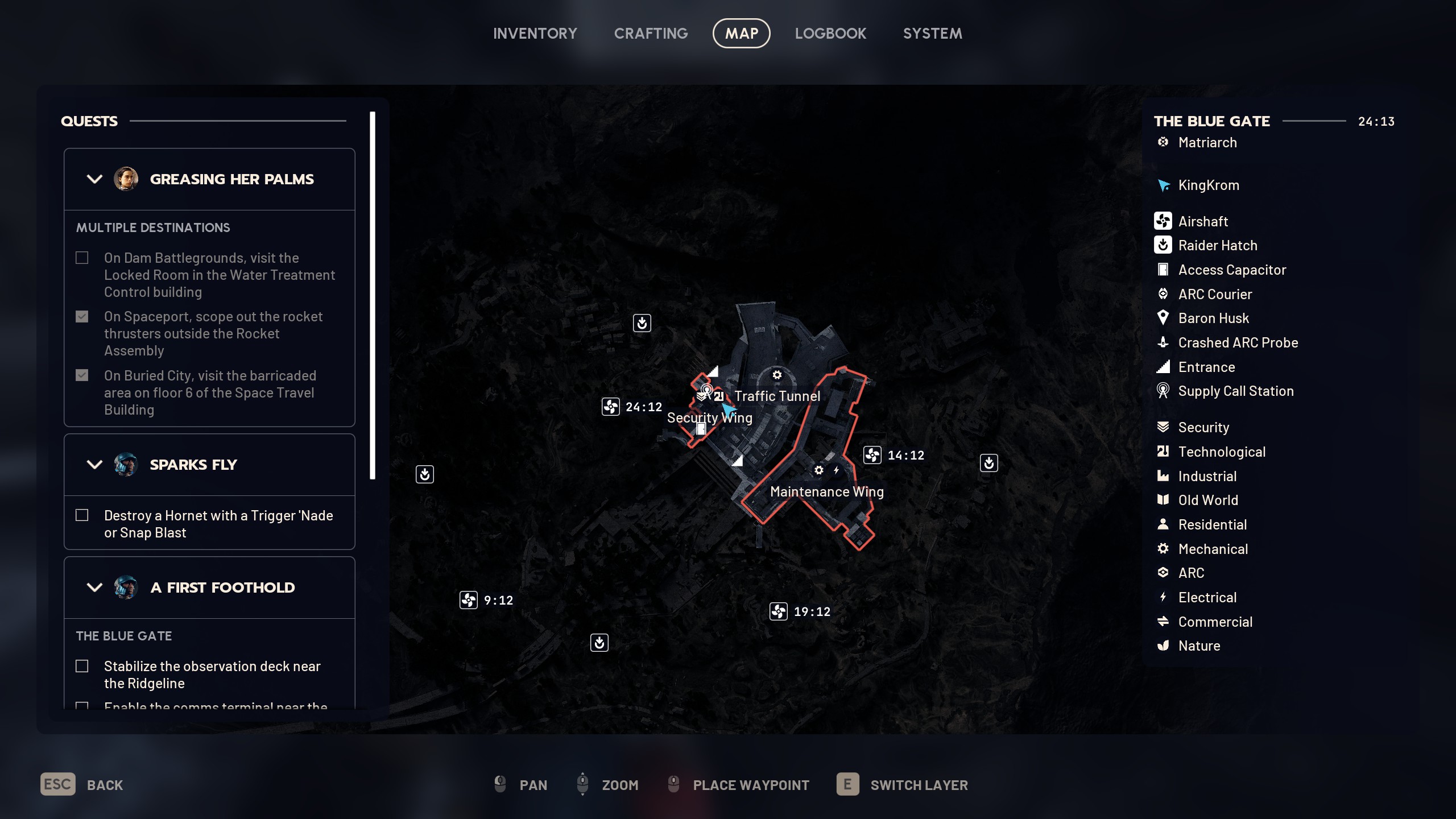The height and width of the screenshot is (819, 1456).
Task: Click the airshaft fan icon showing 24:12
Action: click(x=611, y=407)
